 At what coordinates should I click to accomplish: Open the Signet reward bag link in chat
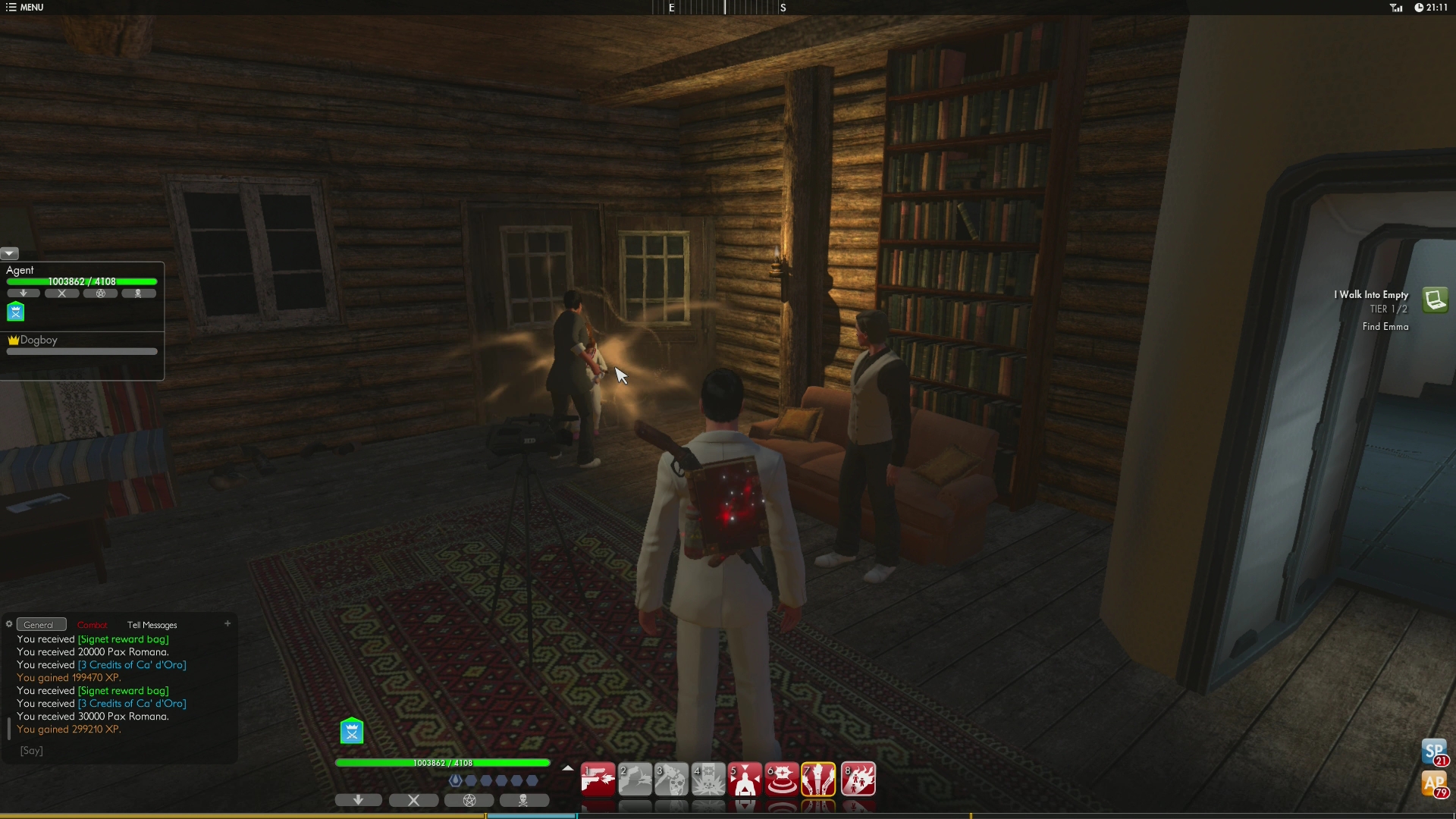tap(124, 639)
